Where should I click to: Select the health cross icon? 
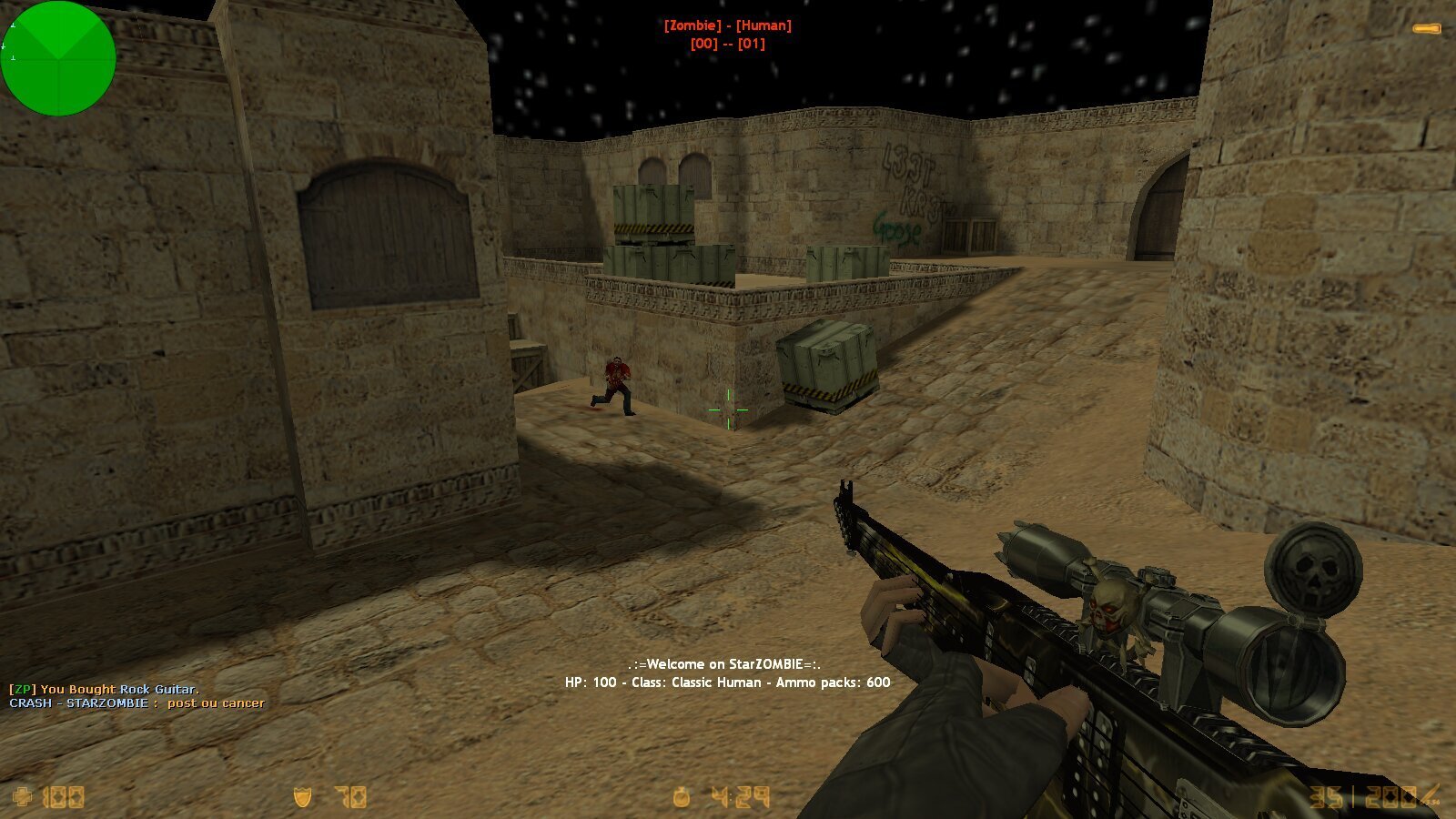click(x=24, y=798)
